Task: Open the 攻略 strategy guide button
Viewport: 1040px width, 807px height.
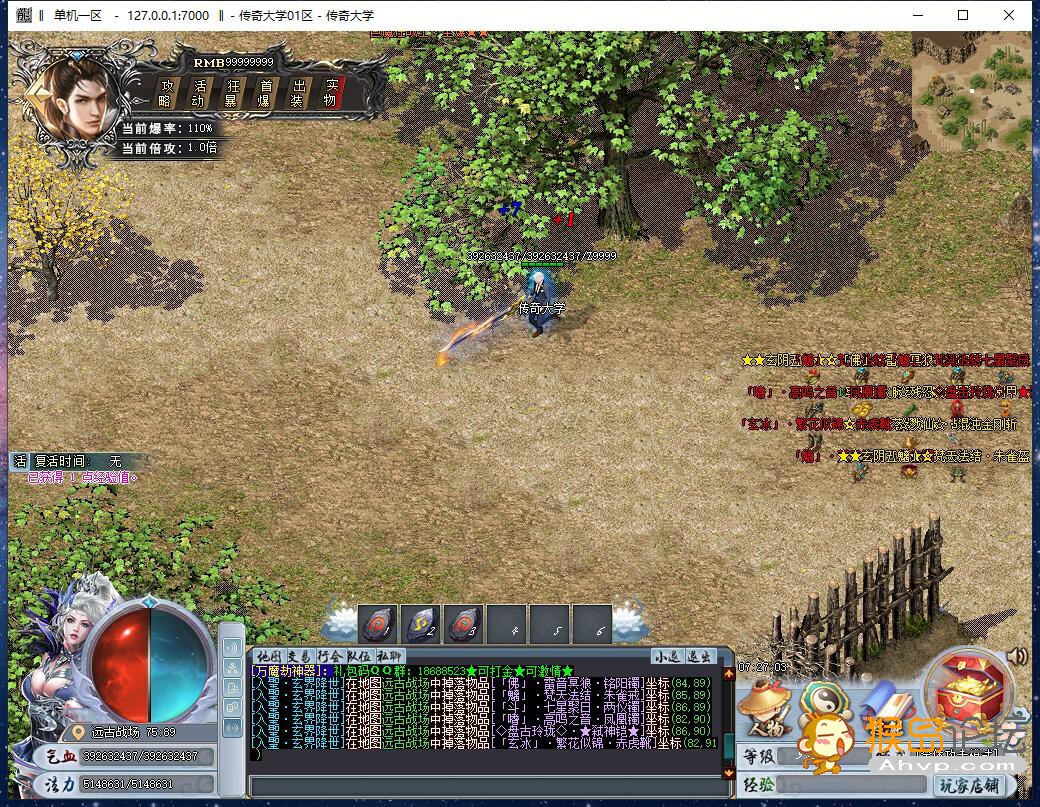Action: (167, 92)
